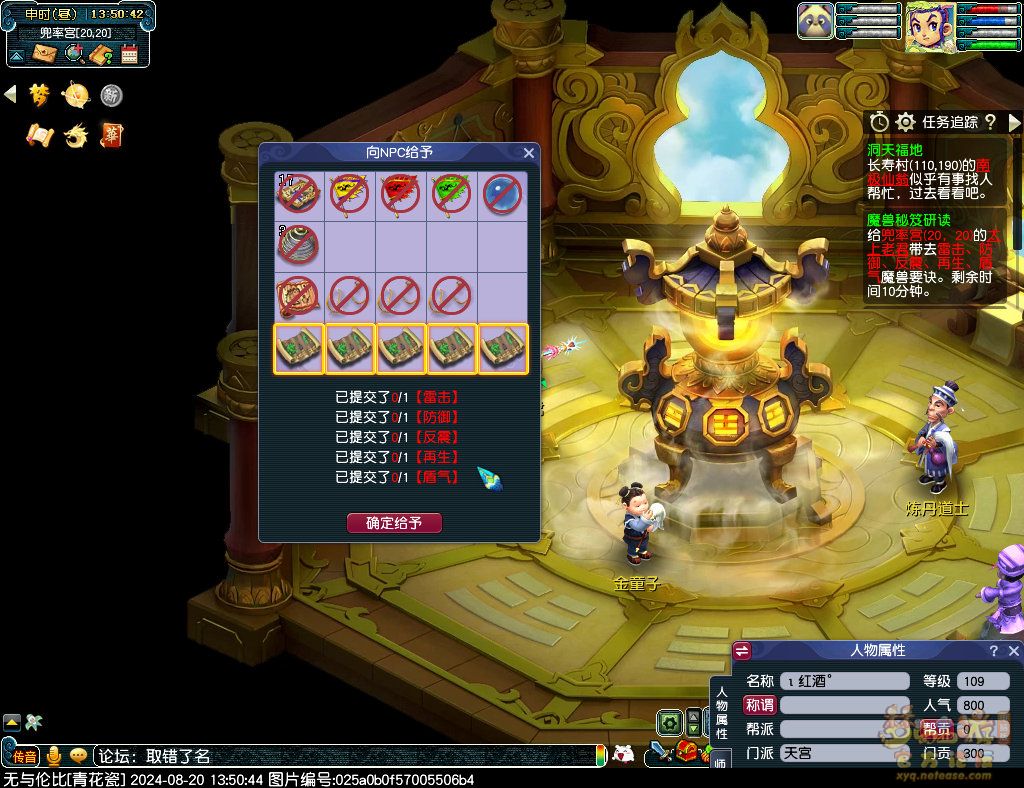Open the world map globe icon
Image resolution: width=1024 pixels, height=788 pixels.
[x=74, y=53]
